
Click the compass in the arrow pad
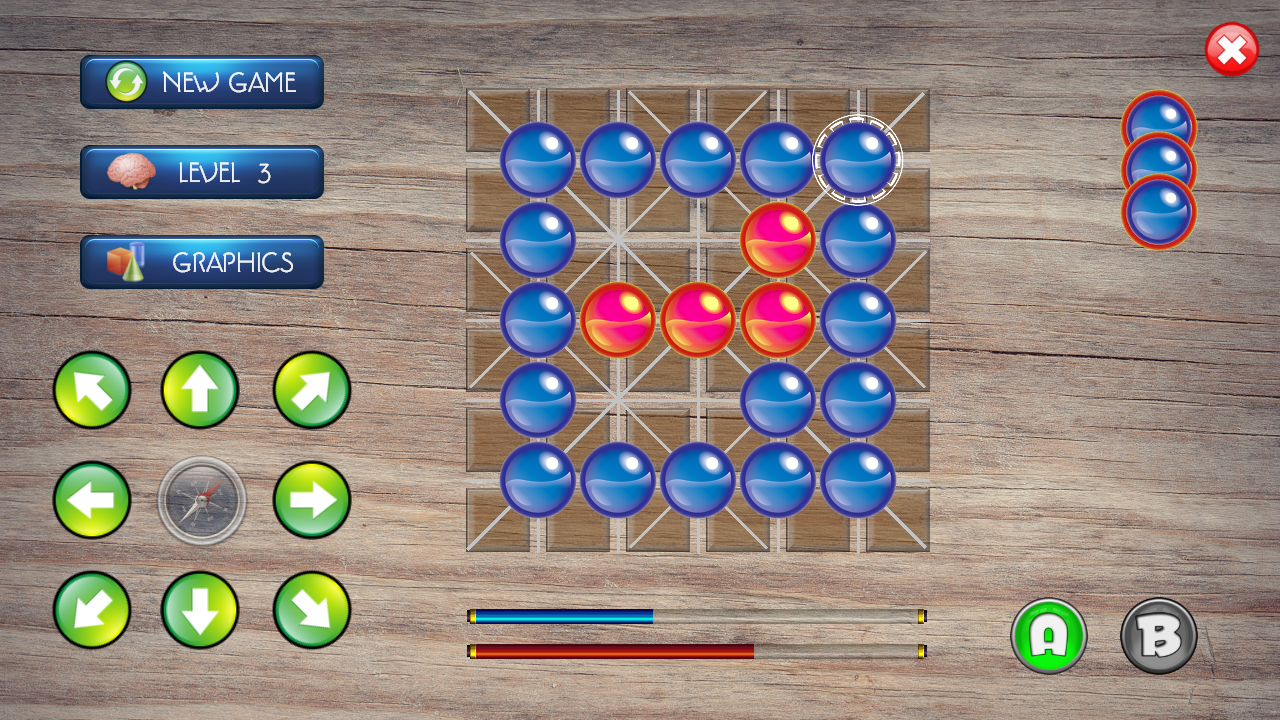pyautogui.click(x=202, y=500)
